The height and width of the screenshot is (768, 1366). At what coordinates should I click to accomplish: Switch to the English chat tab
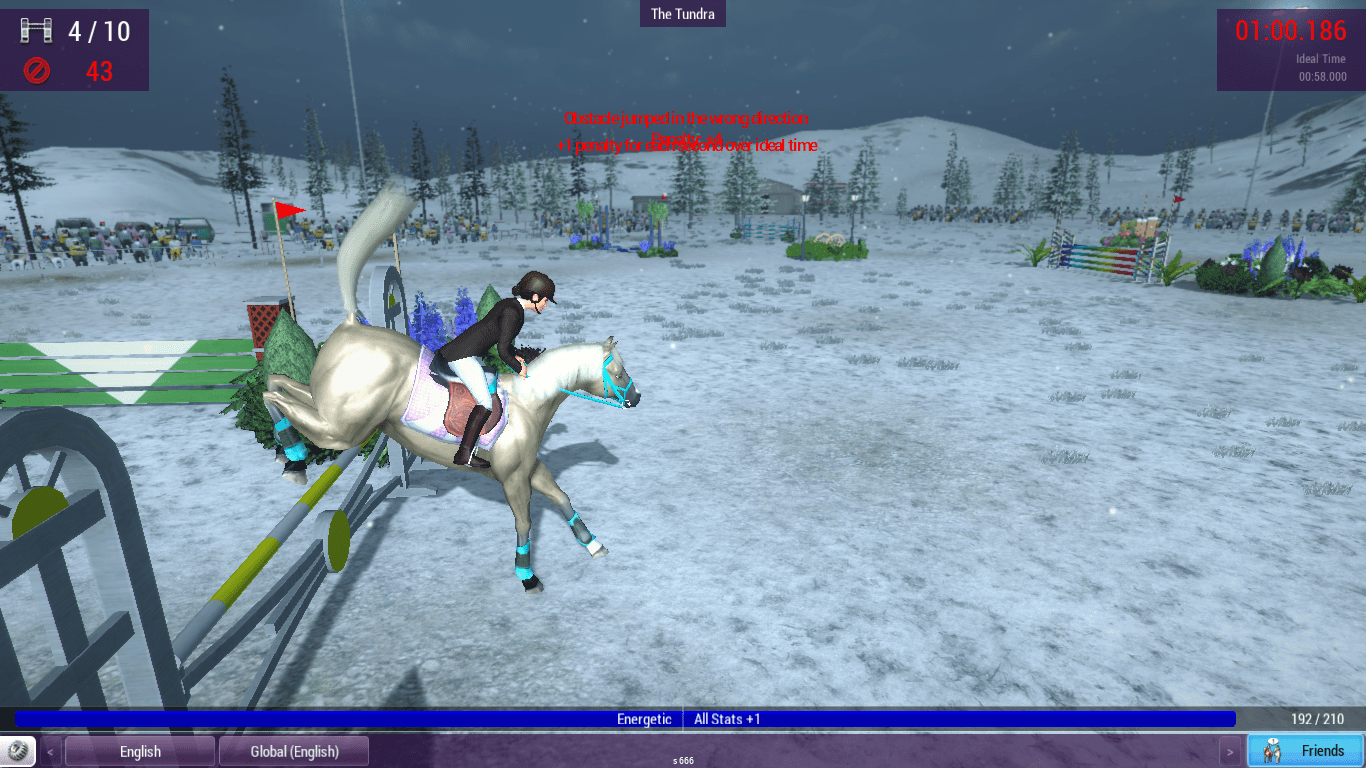[x=140, y=751]
